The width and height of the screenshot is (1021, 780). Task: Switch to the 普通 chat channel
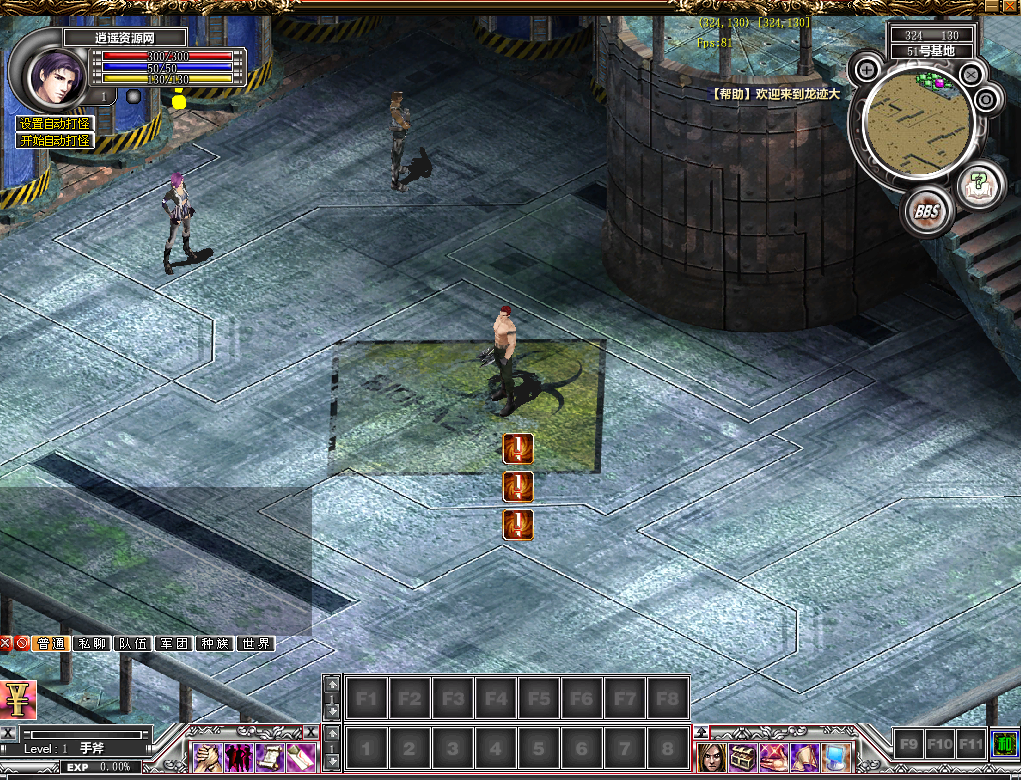51,644
